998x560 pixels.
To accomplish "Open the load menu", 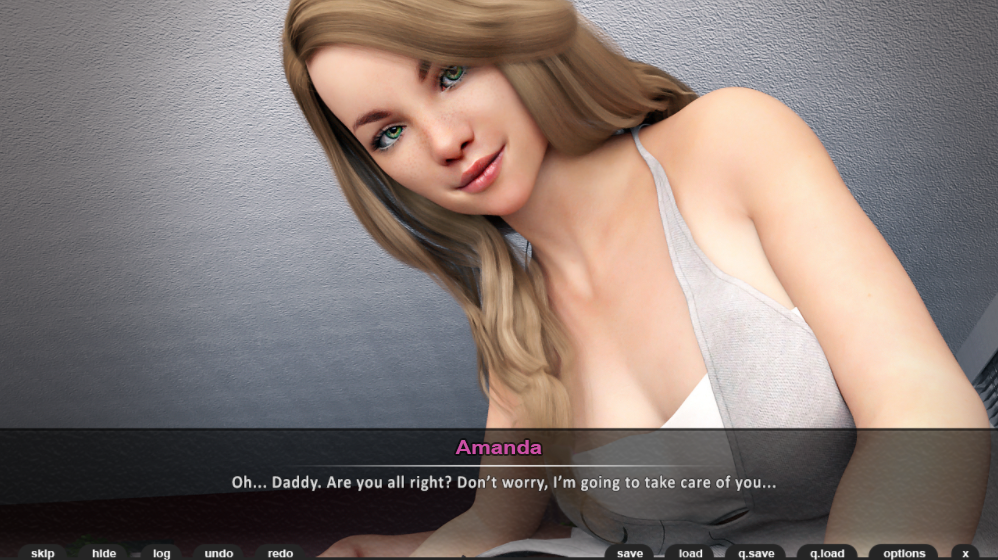I will 690,553.
